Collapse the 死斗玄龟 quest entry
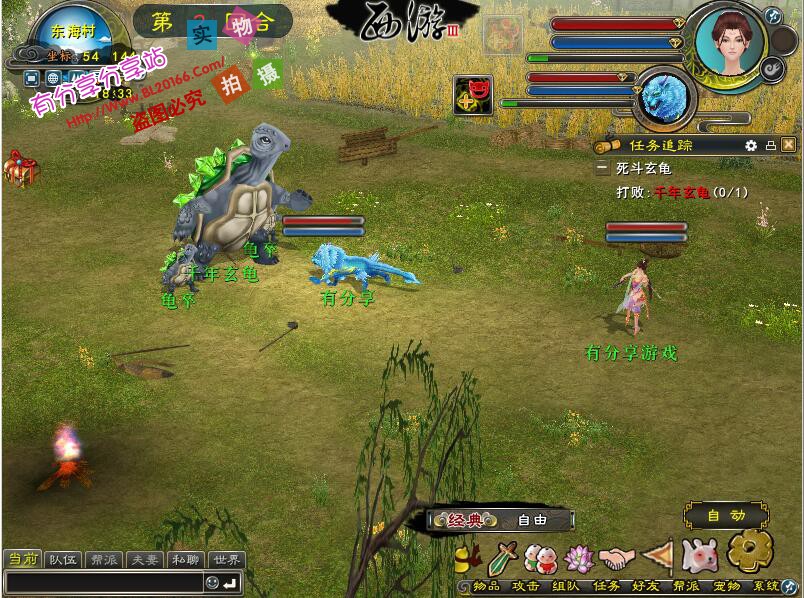Viewport: 804px width, 598px height. [x=602, y=169]
